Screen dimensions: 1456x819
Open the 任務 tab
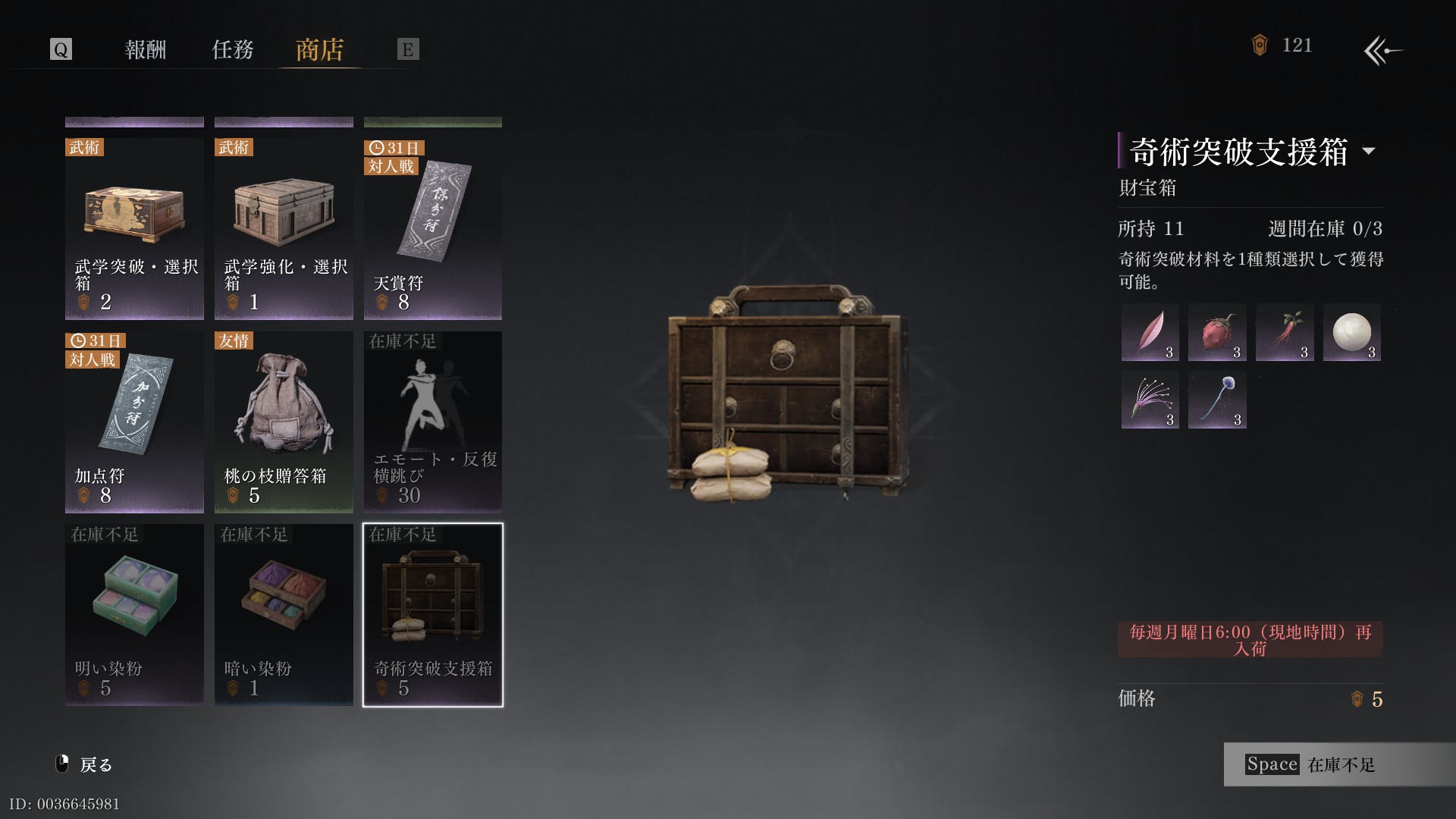coord(232,49)
